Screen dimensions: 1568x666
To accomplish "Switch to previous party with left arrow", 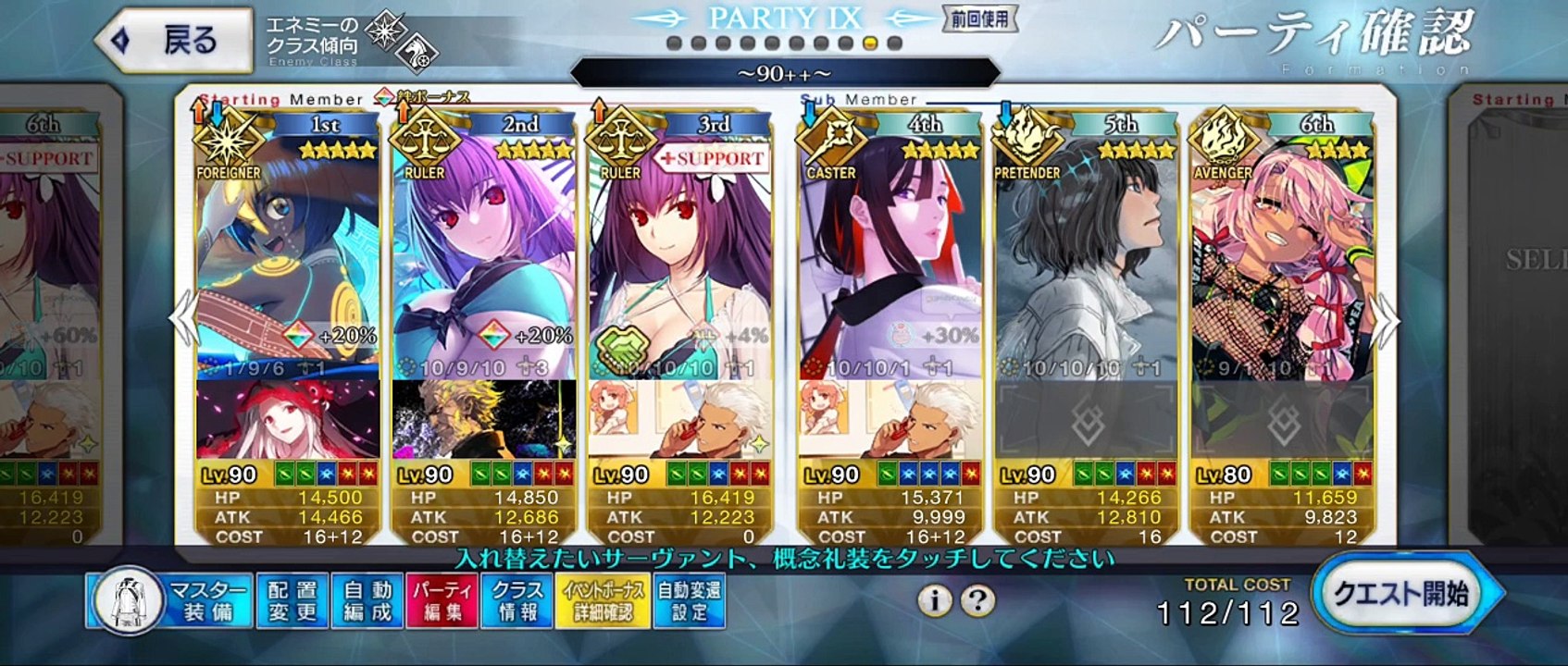I will [x=183, y=320].
